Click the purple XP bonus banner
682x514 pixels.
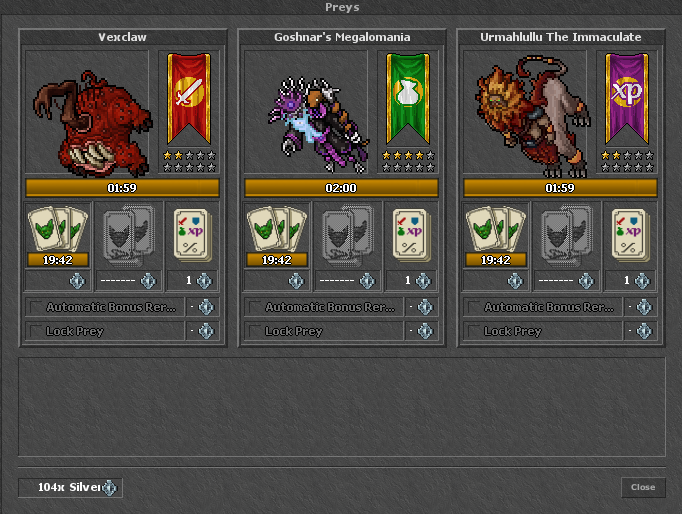[628, 98]
